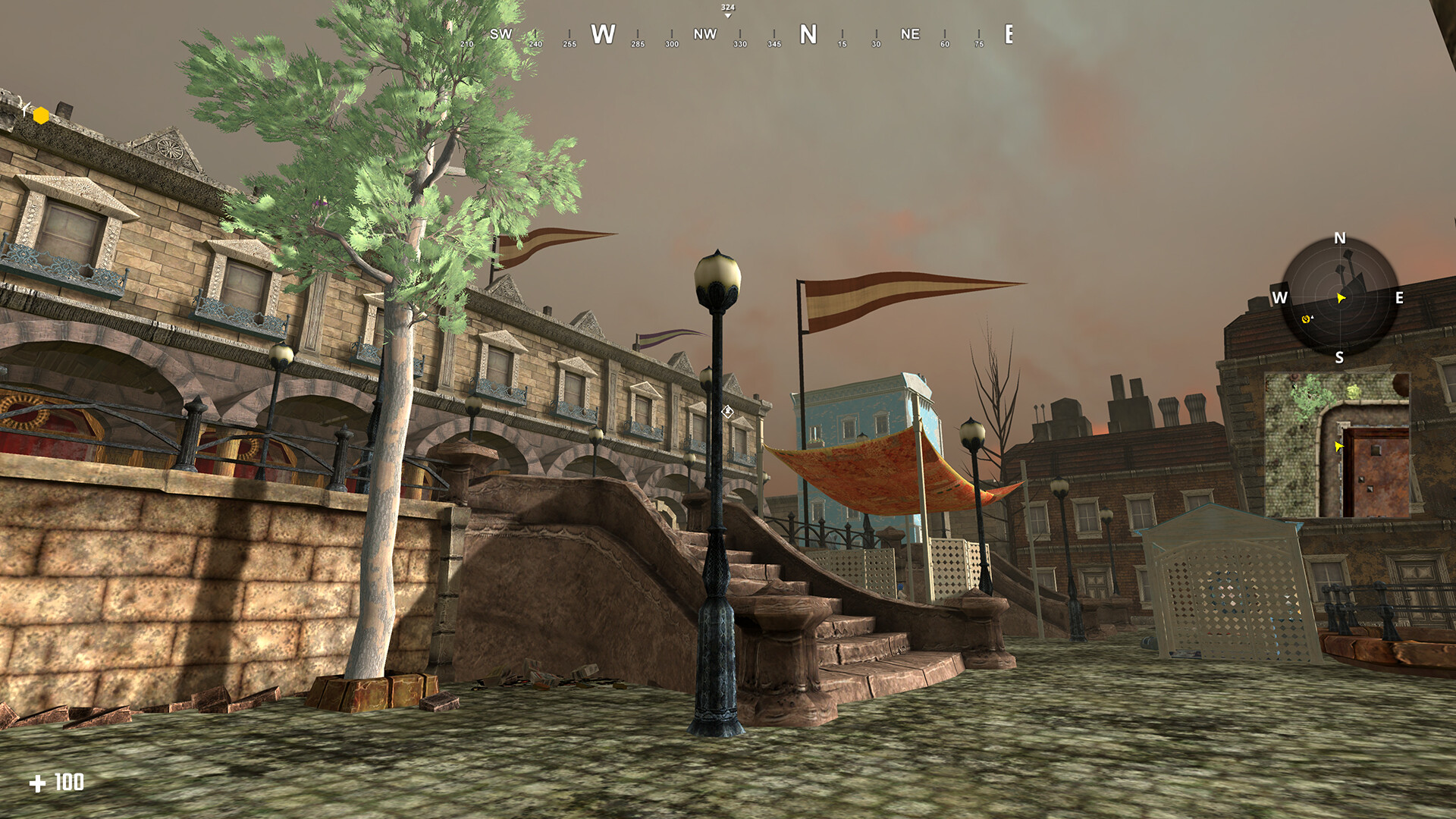Click the arrow below the 324 compass marker

click(x=727, y=14)
